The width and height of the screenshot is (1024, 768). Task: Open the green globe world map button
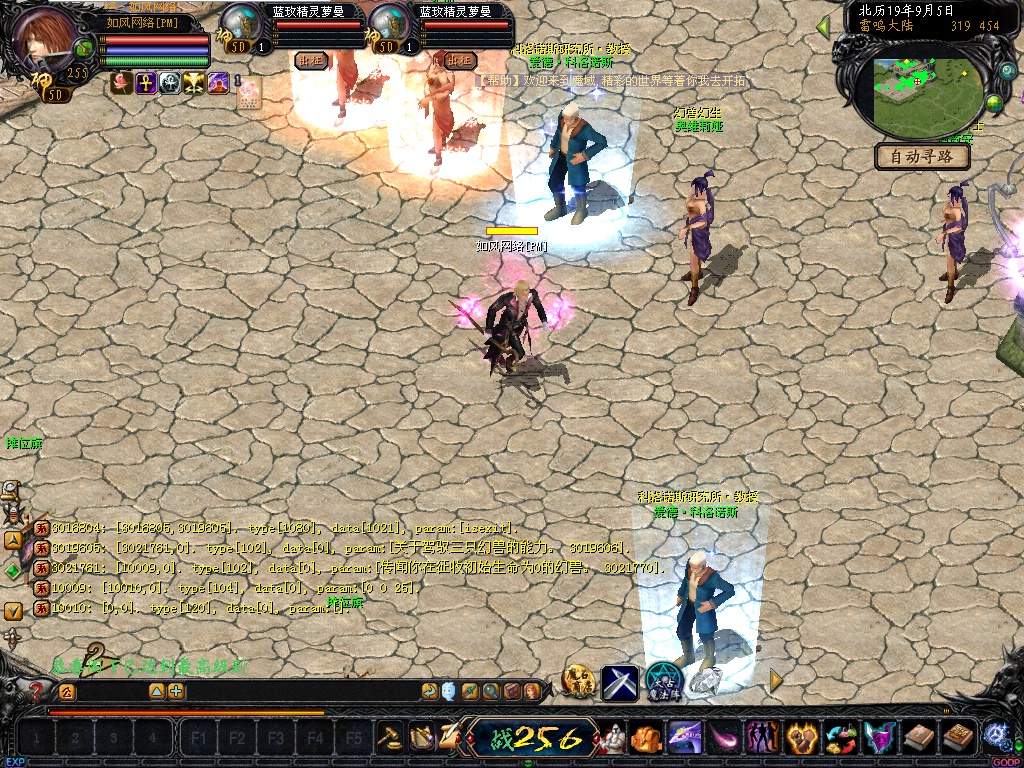coord(994,103)
